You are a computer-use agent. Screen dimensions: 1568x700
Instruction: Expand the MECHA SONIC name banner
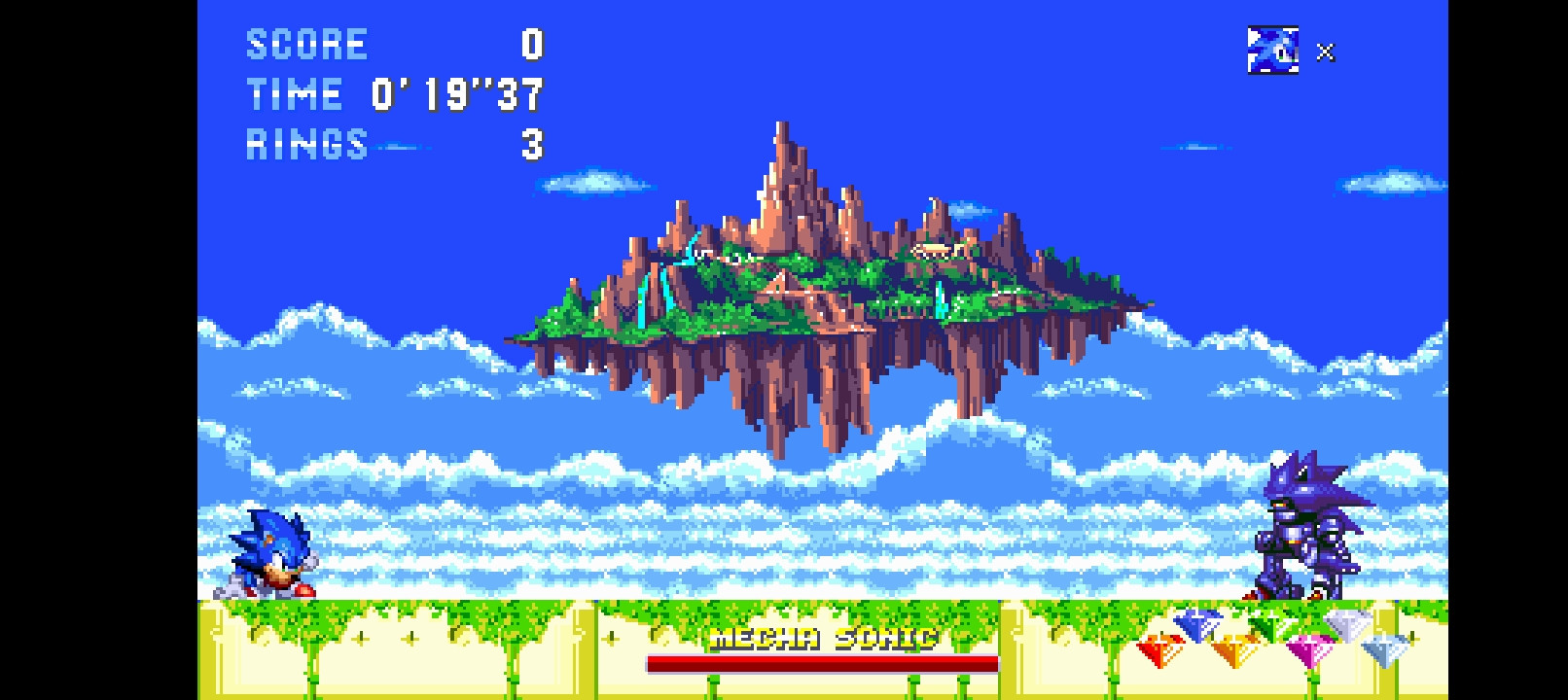(x=823, y=639)
